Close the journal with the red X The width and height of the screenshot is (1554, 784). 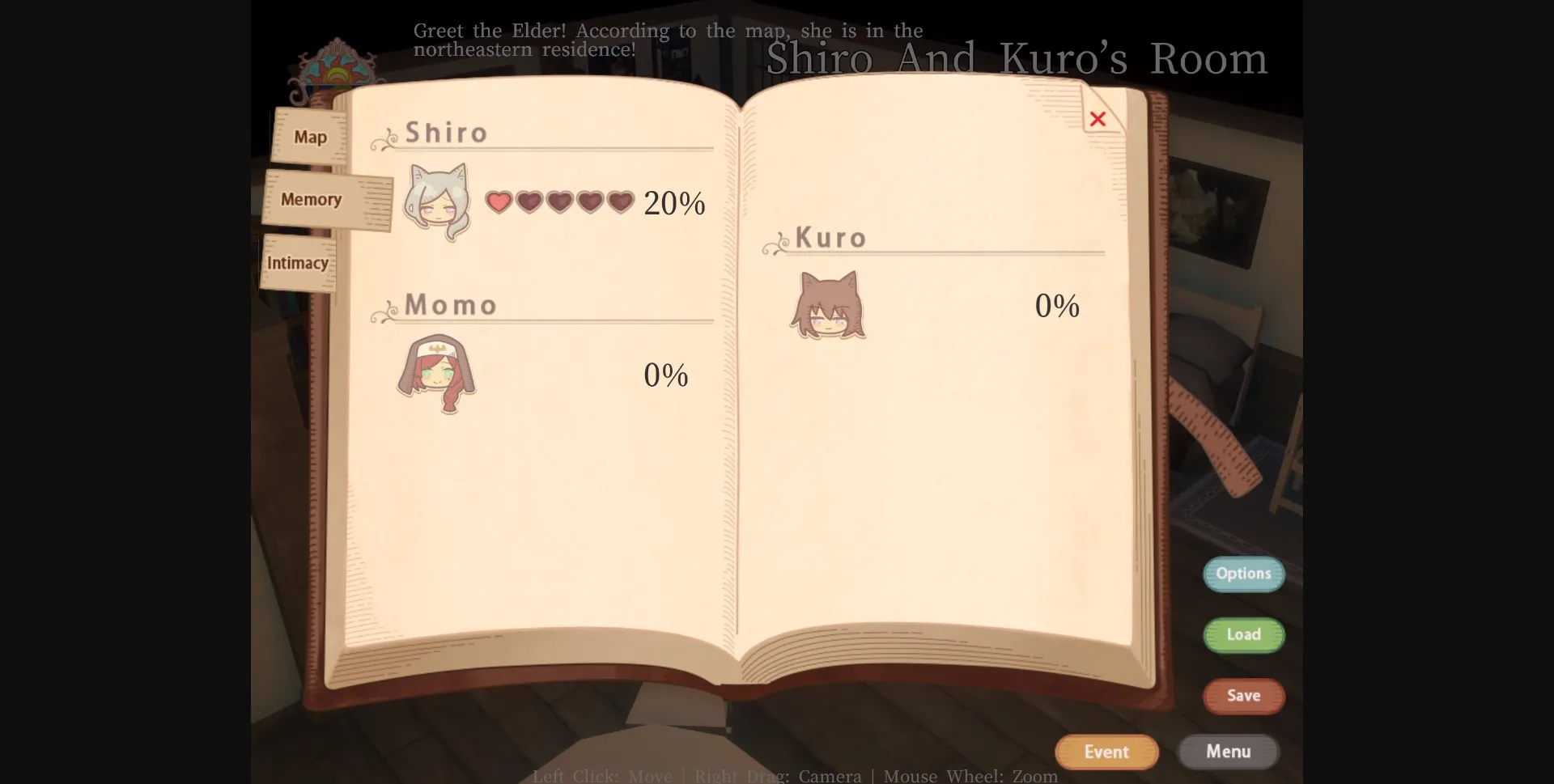[1098, 119]
